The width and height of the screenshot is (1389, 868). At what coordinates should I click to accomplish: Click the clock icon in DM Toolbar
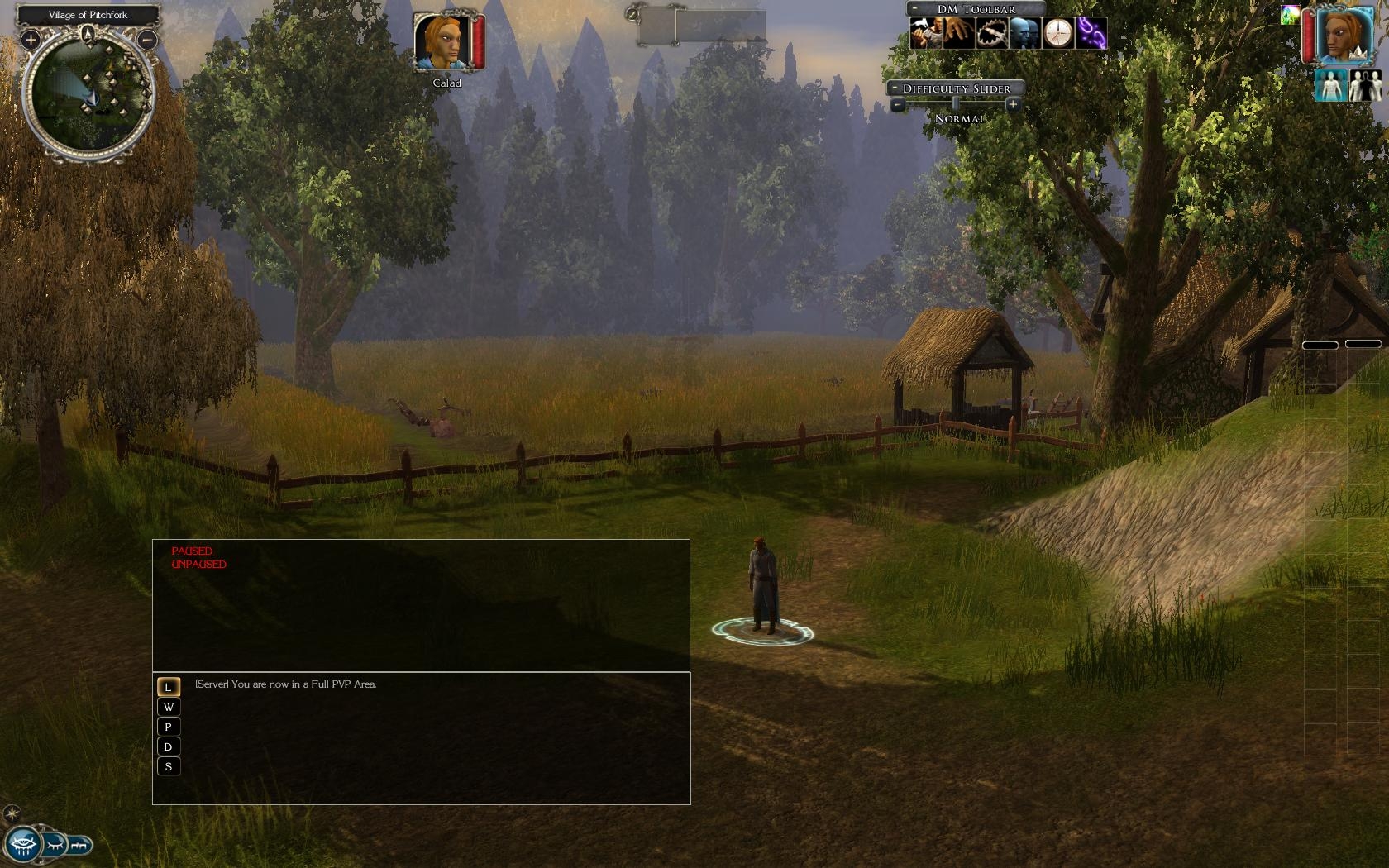[x=1057, y=34]
